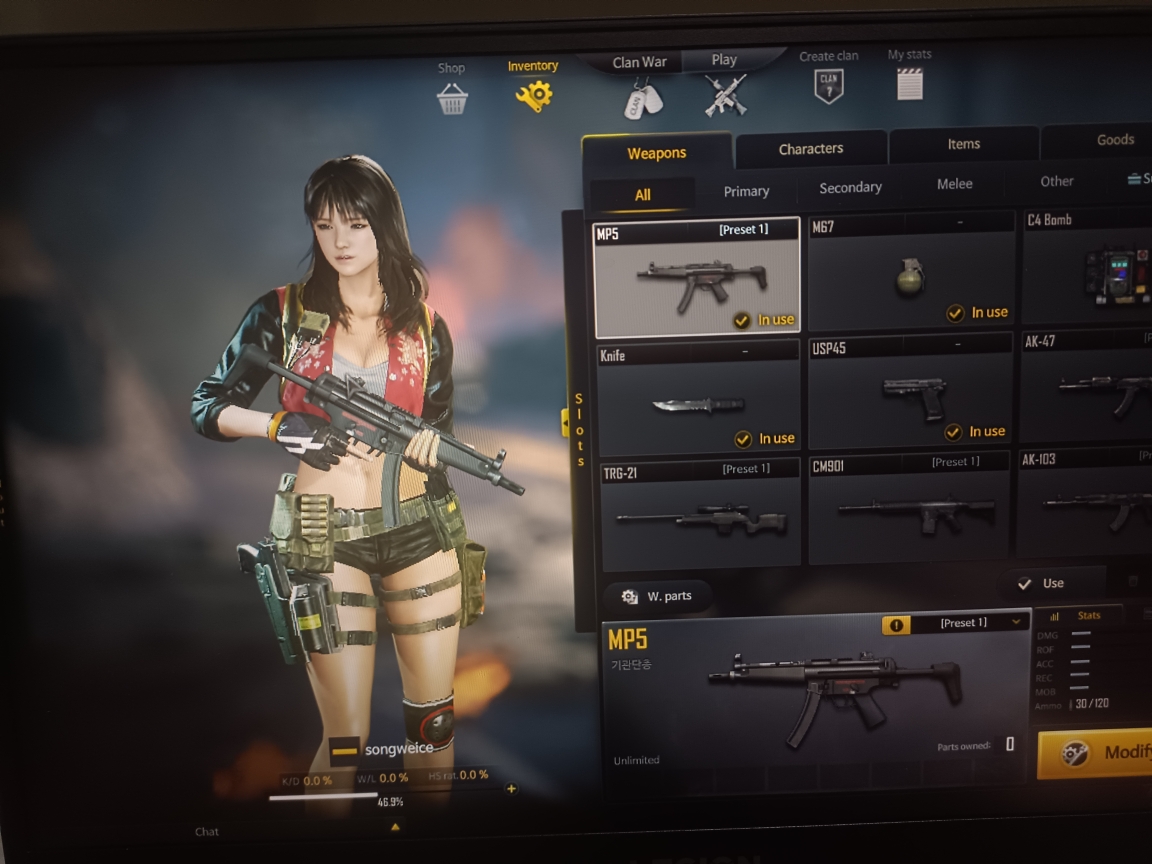Screen dimensions: 1152x864
Task: Filter weapons by Primary
Action: [x=747, y=191]
